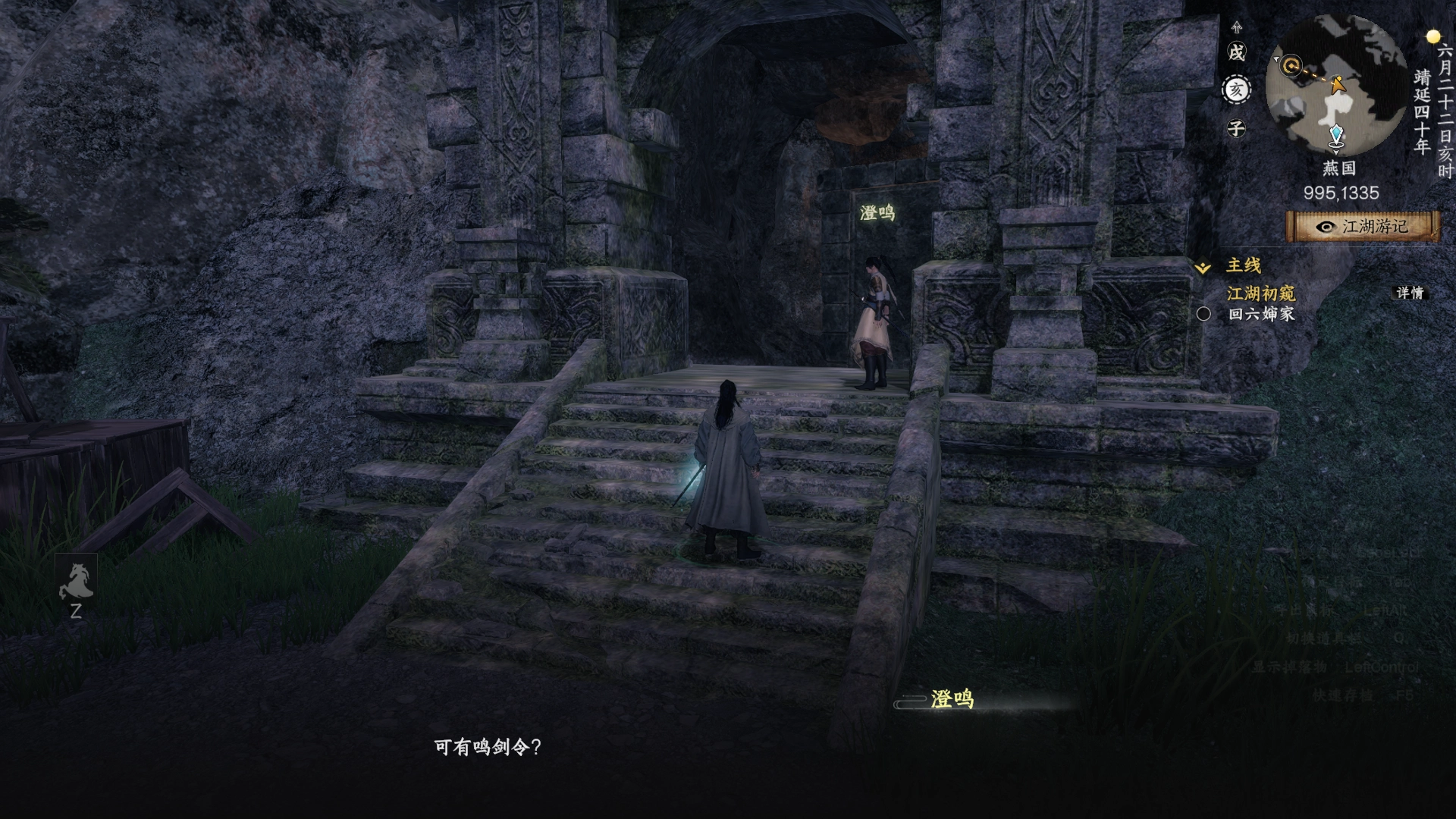Click the quest title 江湖初窥
This screenshot has height=819, width=1456.
(x=1260, y=294)
